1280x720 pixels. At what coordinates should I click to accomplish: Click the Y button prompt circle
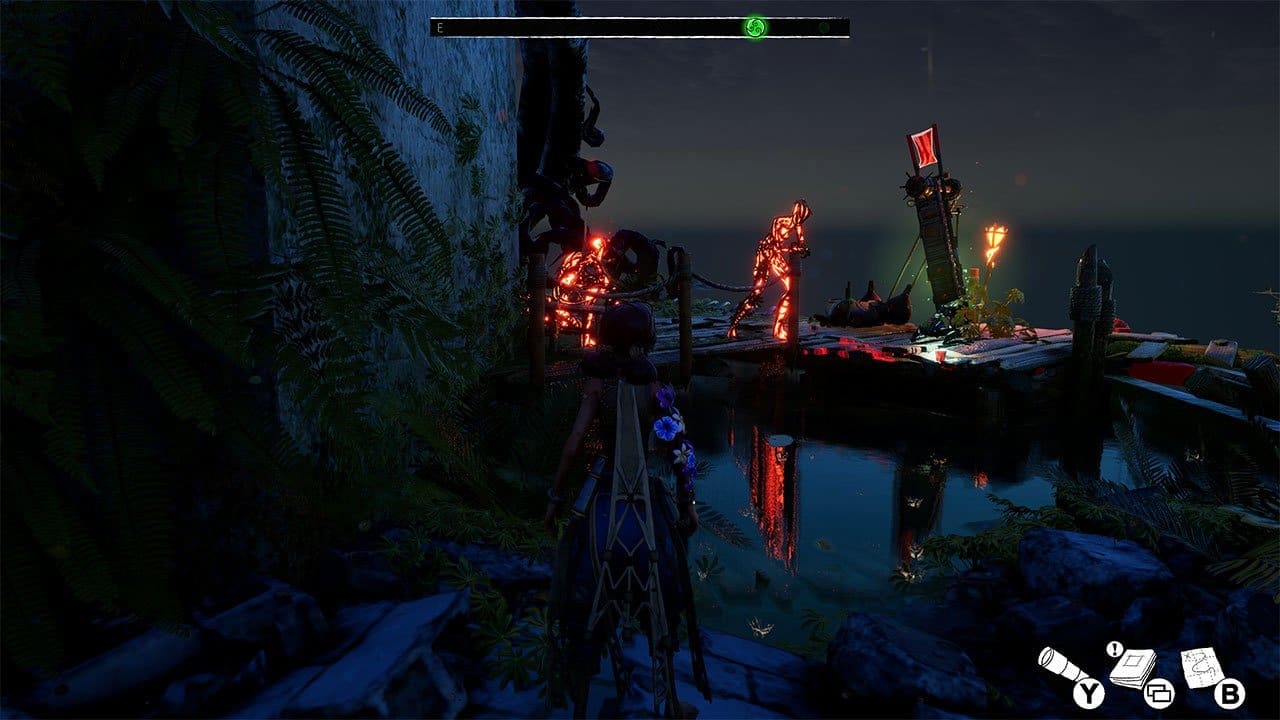(x=1087, y=694)
